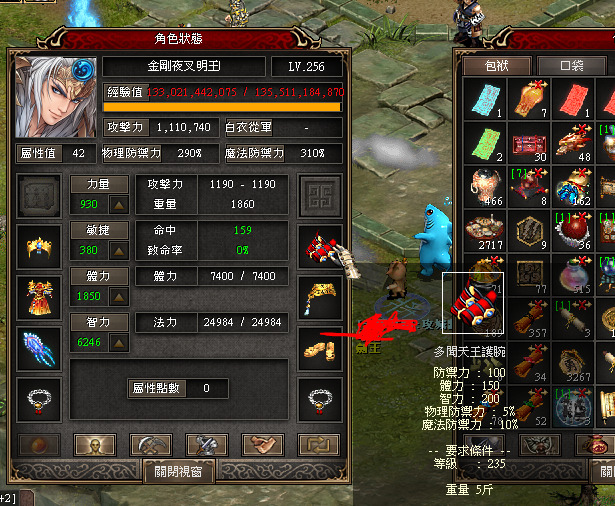Select the equipped red wristguard slot
This screenshot has width=615, height=506.
point(320,244)
